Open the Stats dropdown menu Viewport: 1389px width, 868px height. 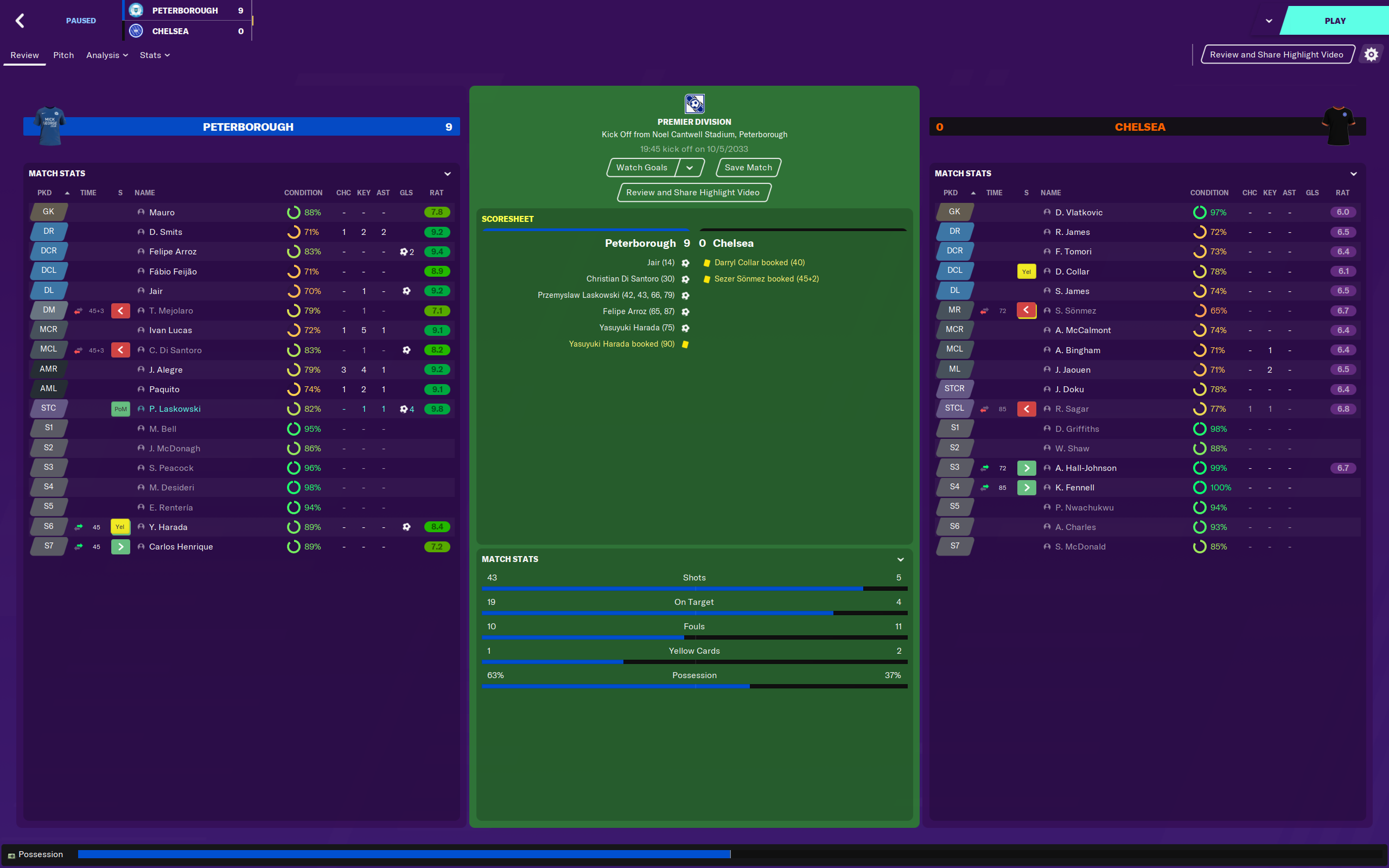pos(155,55)
